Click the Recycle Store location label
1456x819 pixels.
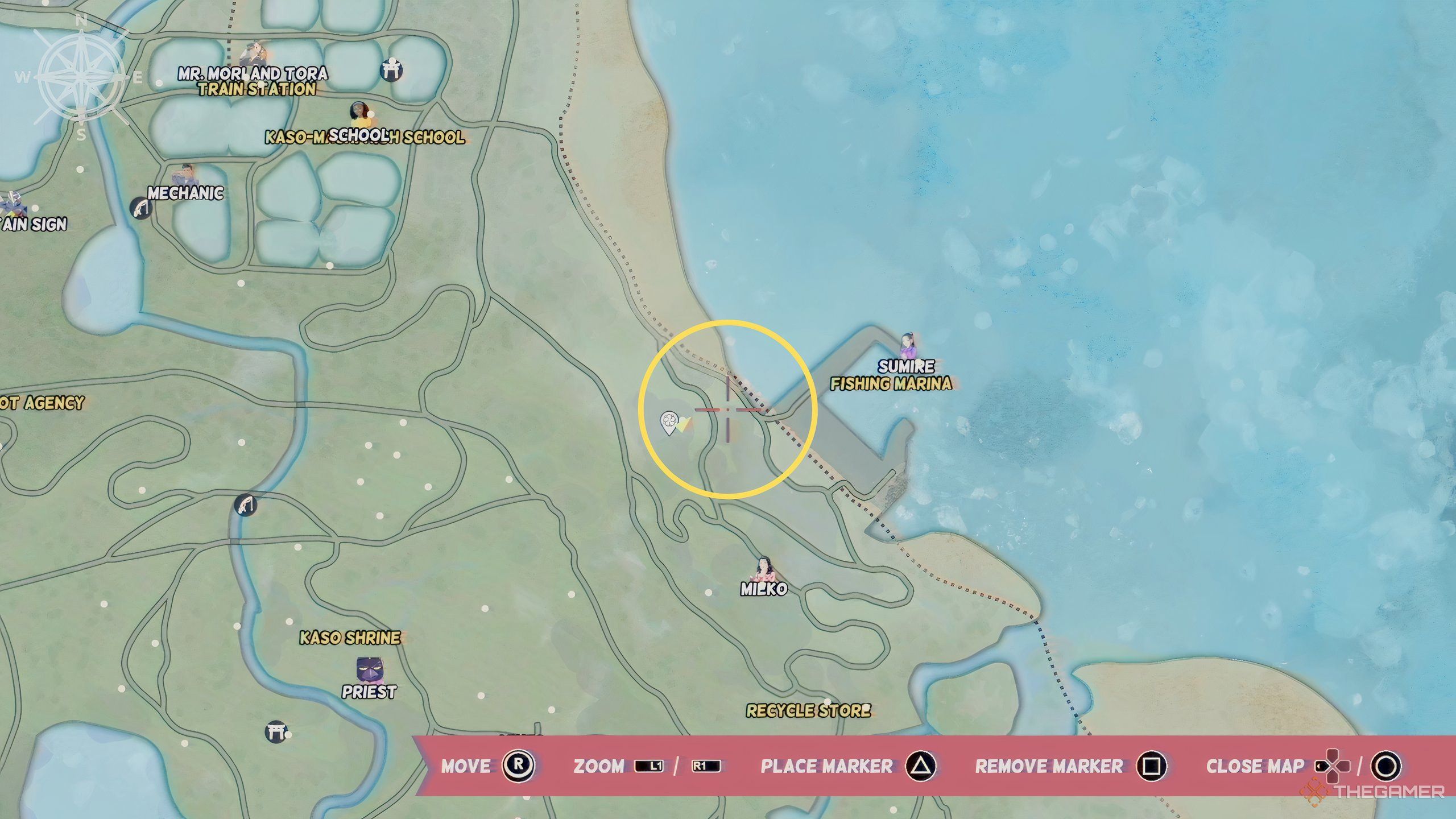(x=808, y=710)
